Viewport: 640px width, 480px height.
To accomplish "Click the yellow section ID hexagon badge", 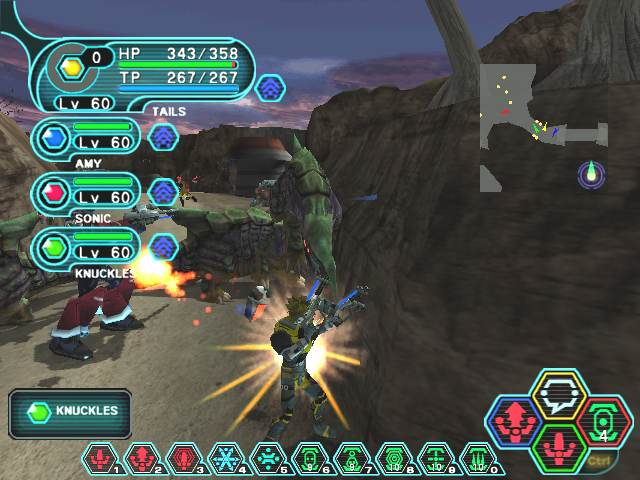I will tap(71, 67).
